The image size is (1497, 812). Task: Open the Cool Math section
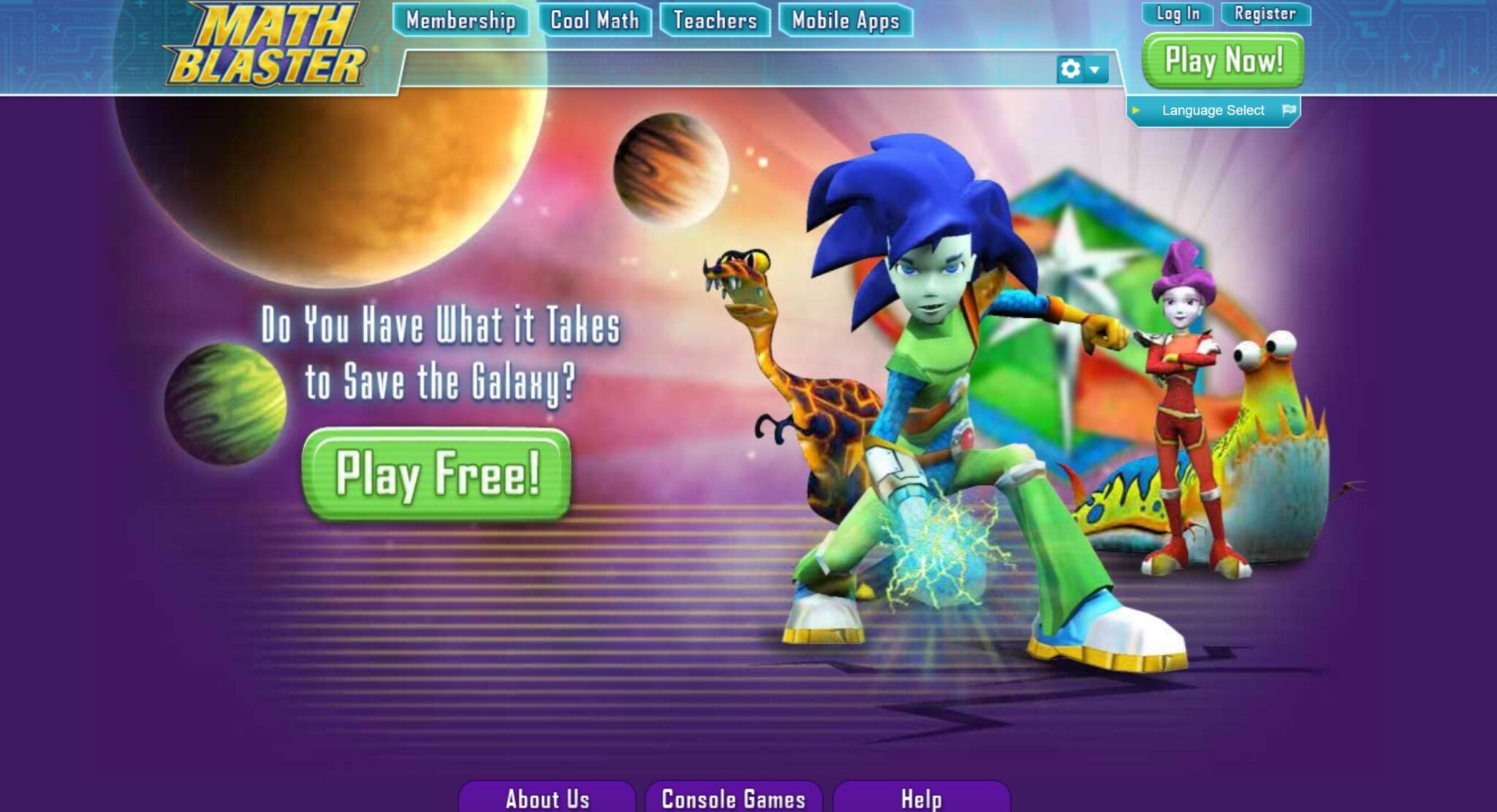[x=594, y=20]
